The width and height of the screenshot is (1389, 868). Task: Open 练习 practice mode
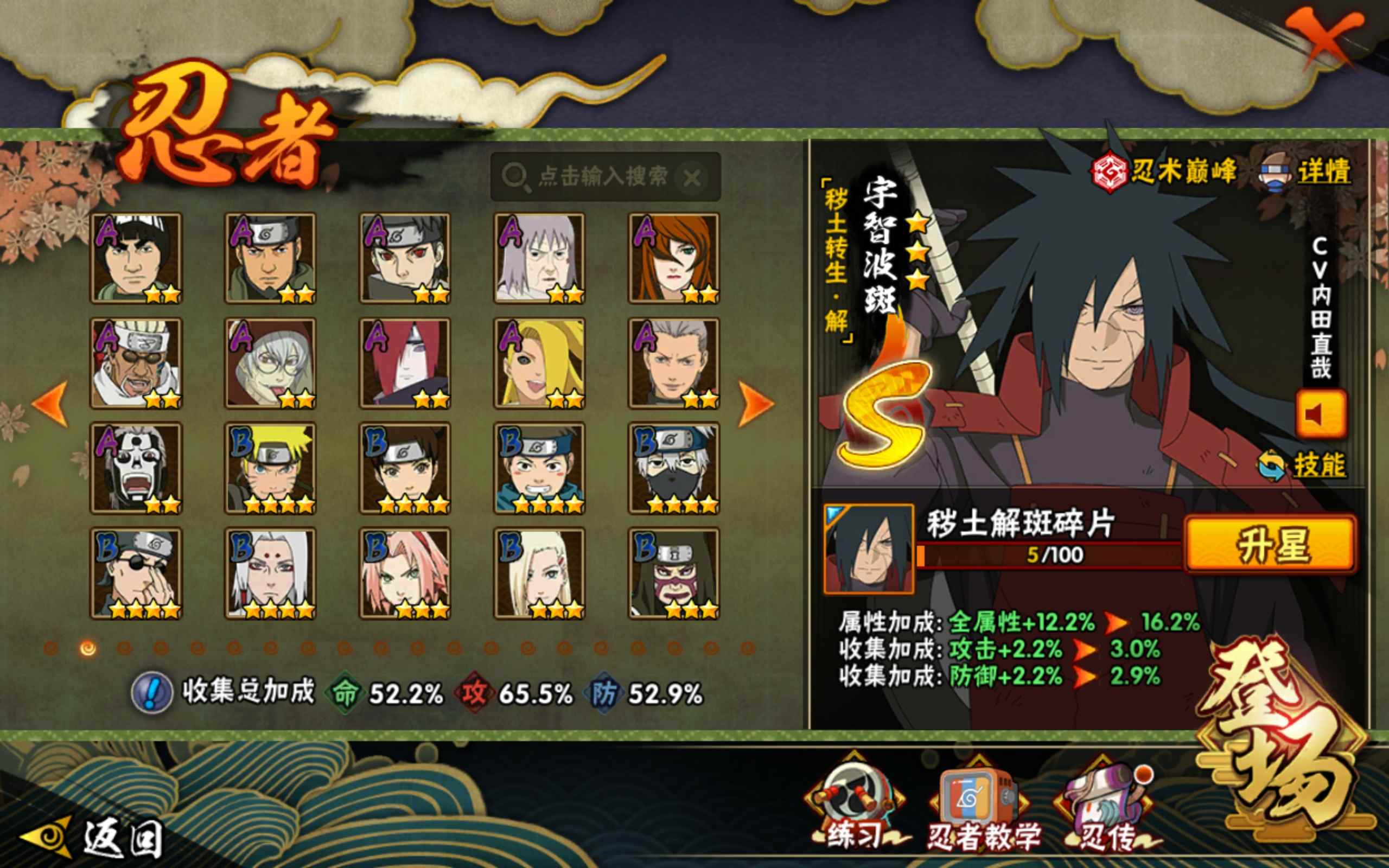[x=854, y=803]
